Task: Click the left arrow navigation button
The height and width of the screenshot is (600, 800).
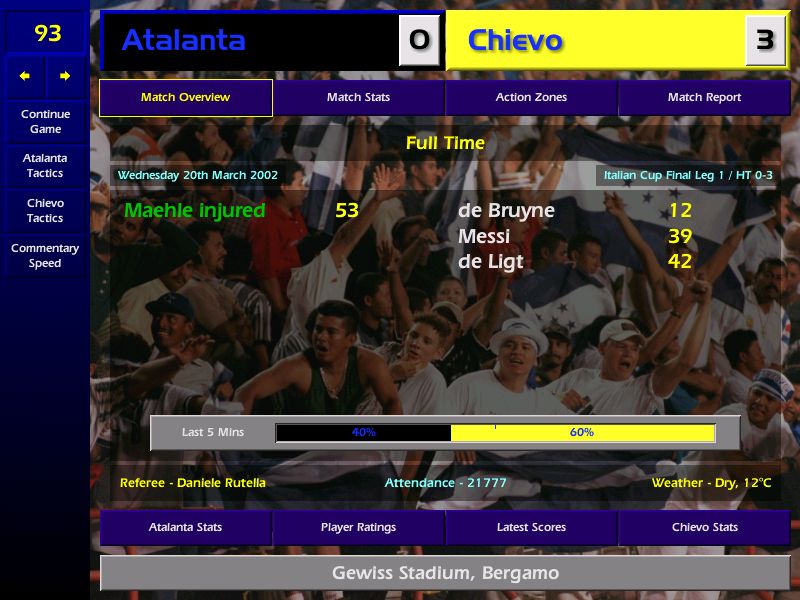Action: pyautogui.click(x=25, y=76)
